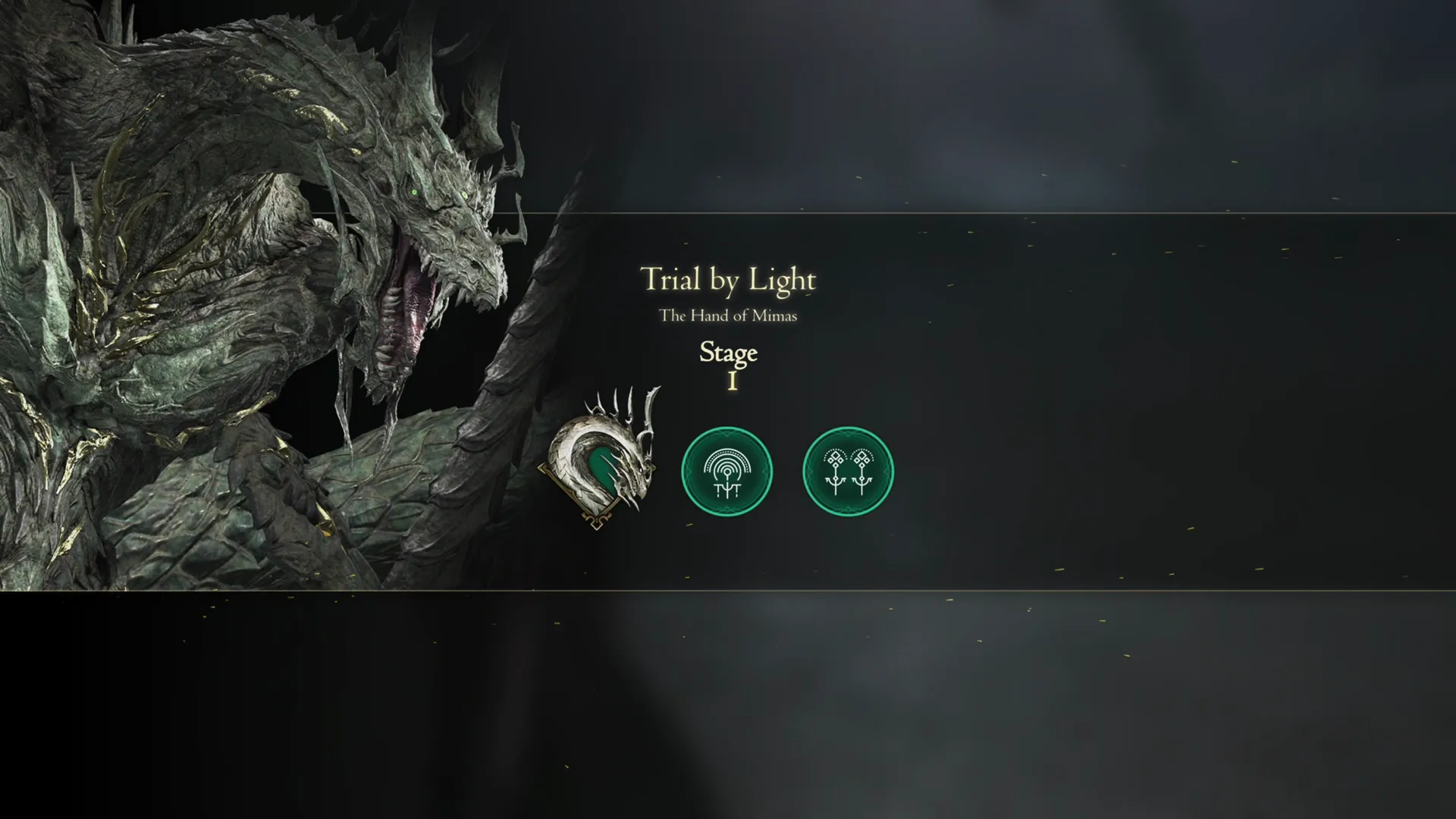Expand the Trial by Light header
This screenshot has width=1456, height=819.
(x=728, y=281)
